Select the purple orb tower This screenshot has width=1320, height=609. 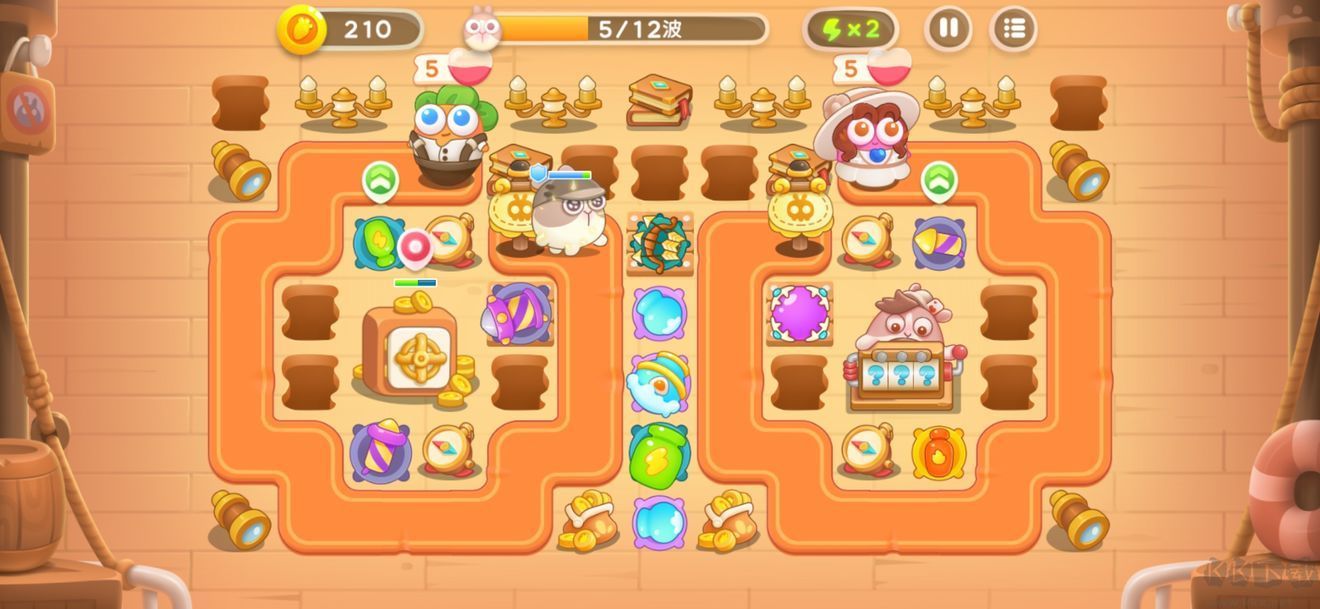pos(799,313)
